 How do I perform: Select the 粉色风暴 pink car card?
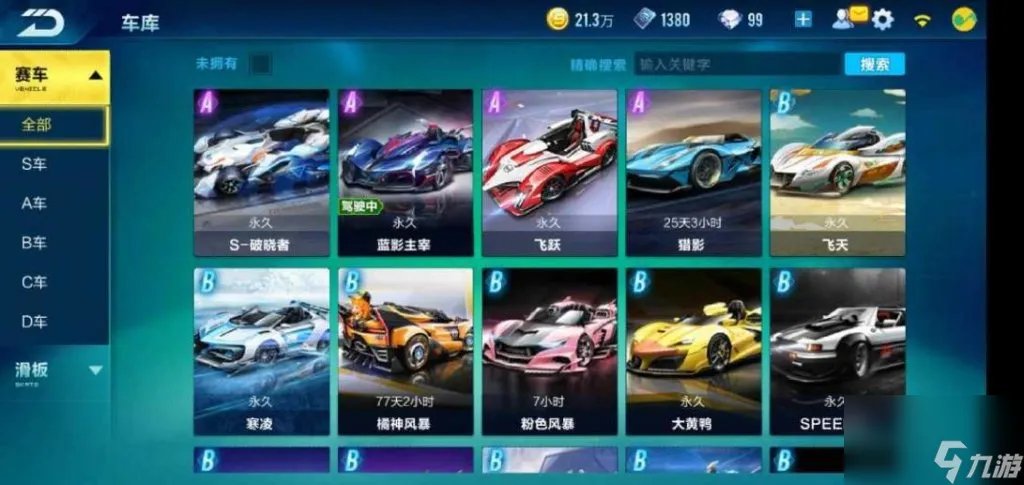click(x=549, y=351)
